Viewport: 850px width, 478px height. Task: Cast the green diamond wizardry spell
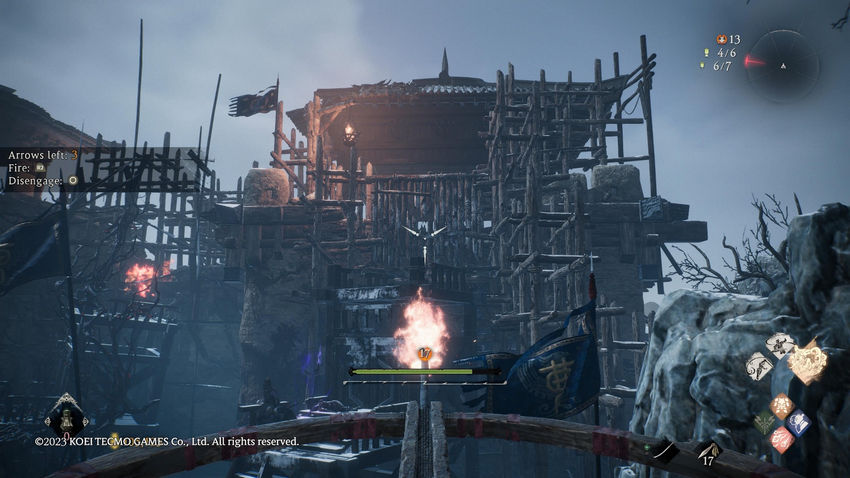(765, 423)
